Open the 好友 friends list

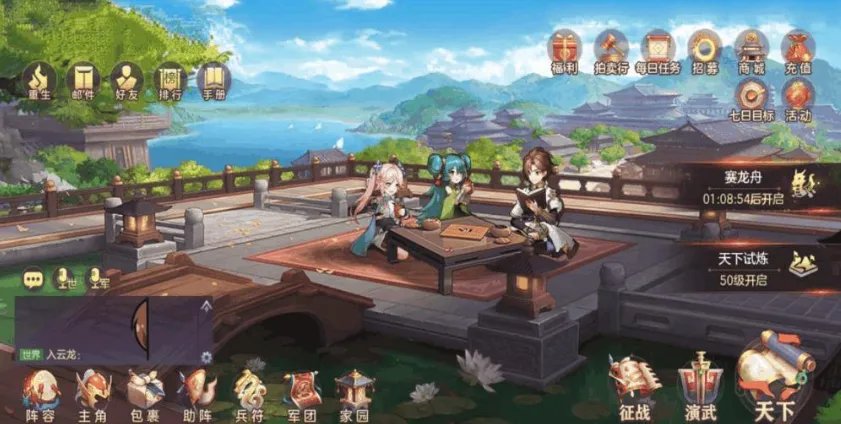pyautogui.click(x=127, y=81)
